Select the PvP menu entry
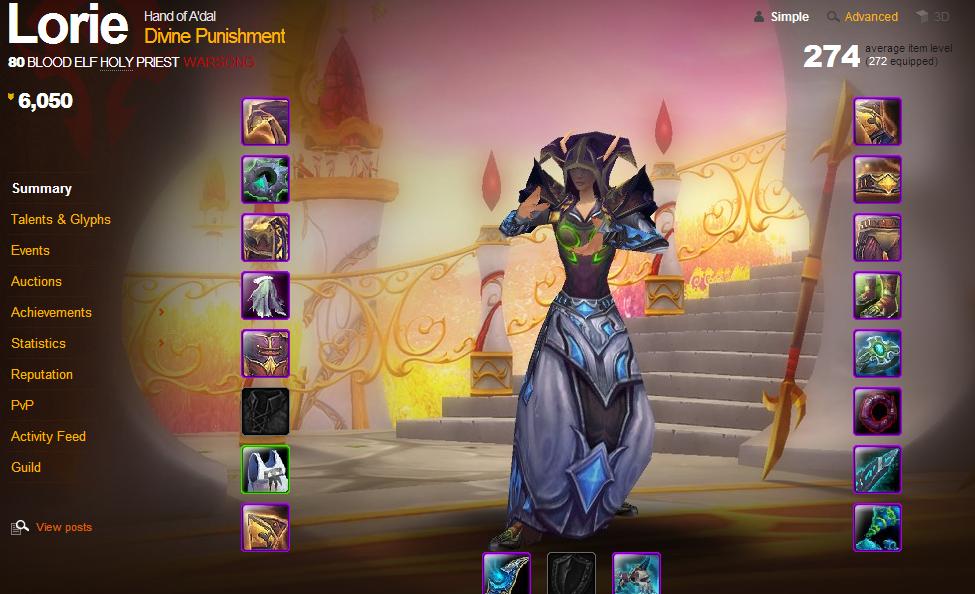975x594 pixels. click(x=22, y=405)
